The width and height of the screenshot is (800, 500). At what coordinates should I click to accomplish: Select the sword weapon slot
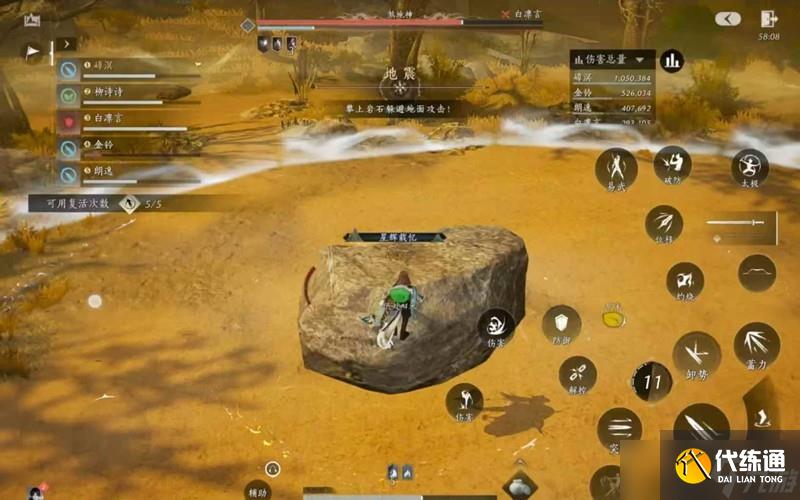pos(740,224)
